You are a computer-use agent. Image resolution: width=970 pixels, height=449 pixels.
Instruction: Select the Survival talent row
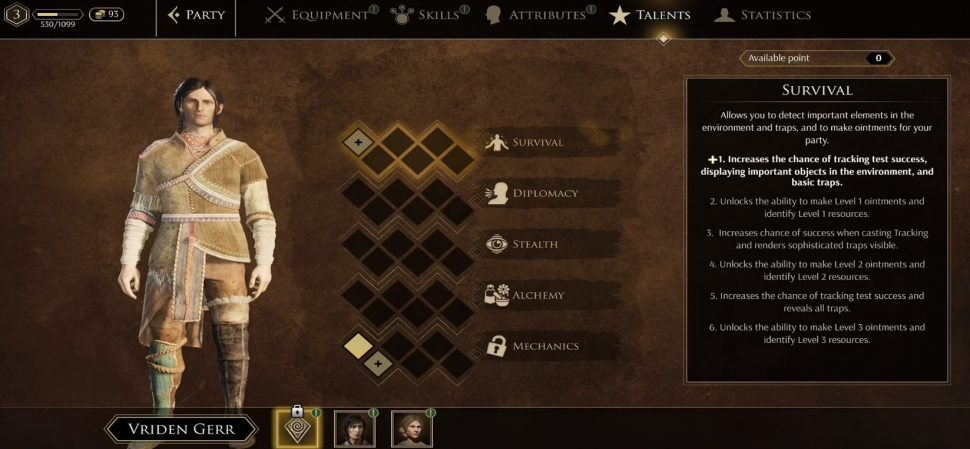539,142
